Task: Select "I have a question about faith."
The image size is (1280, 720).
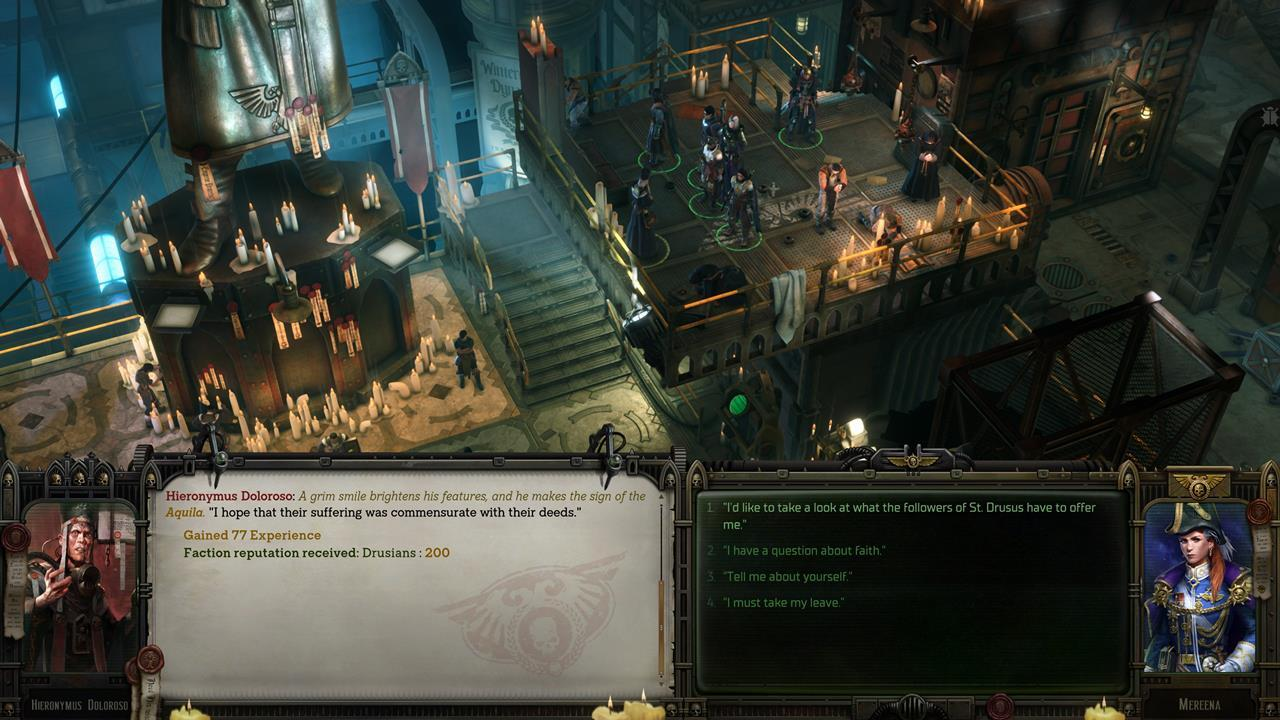Action: (804, 551)
